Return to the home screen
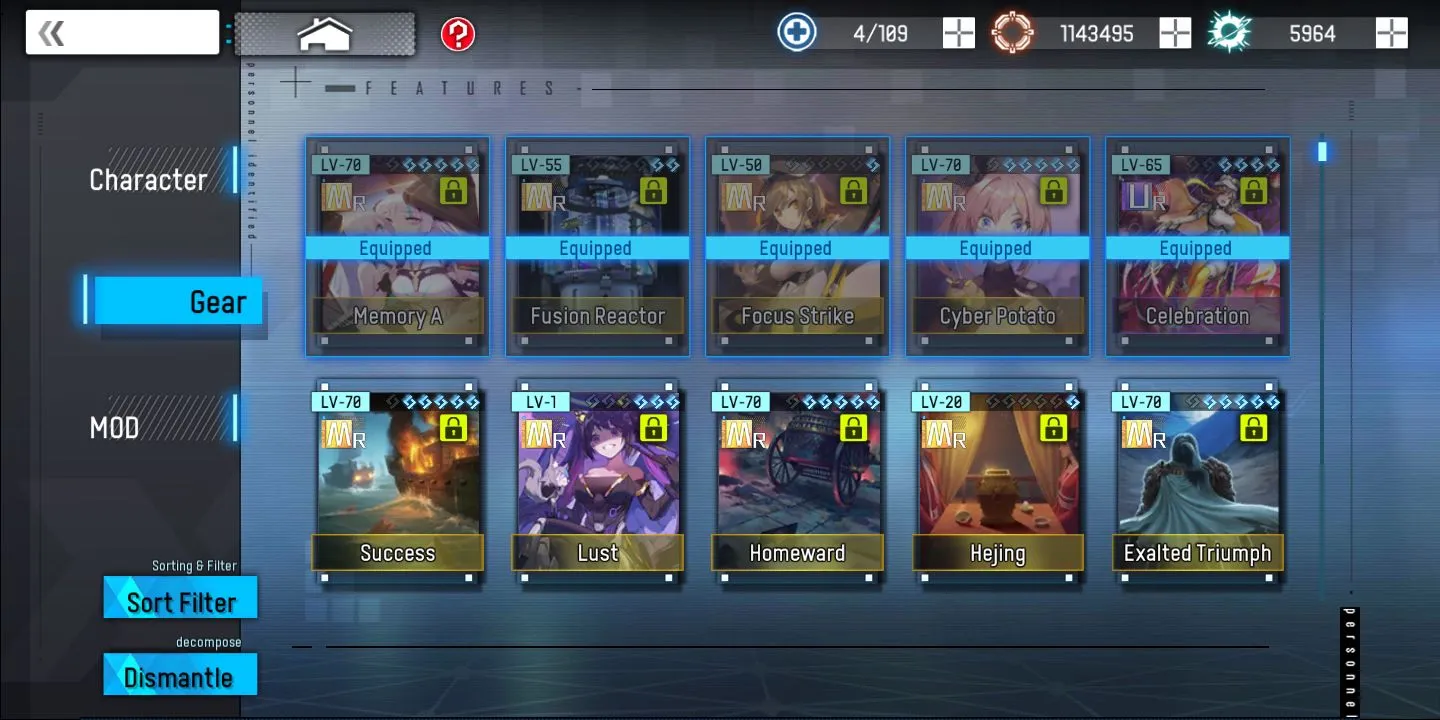1440x720 pixels. [325, 34]
